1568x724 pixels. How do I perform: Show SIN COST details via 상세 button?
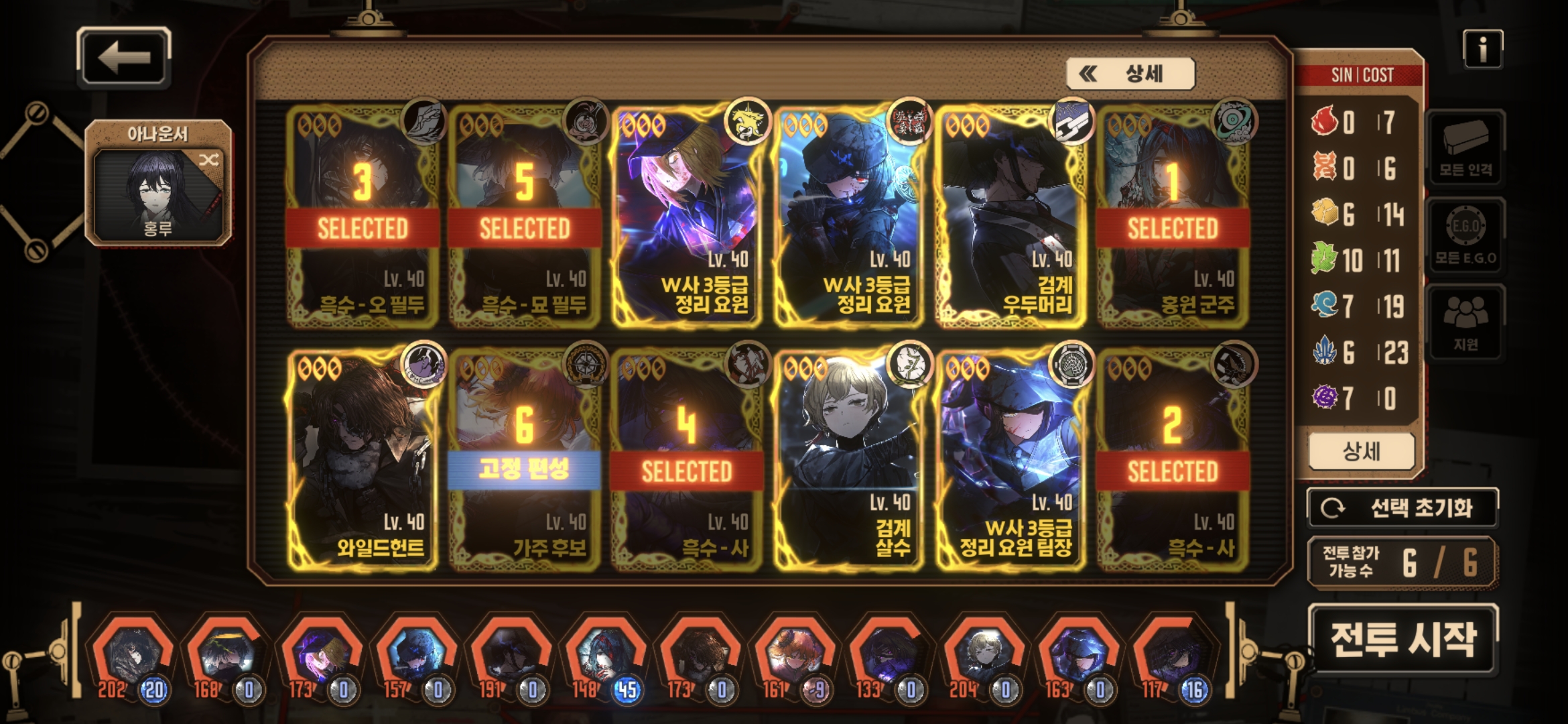(x=1361, y=451)
